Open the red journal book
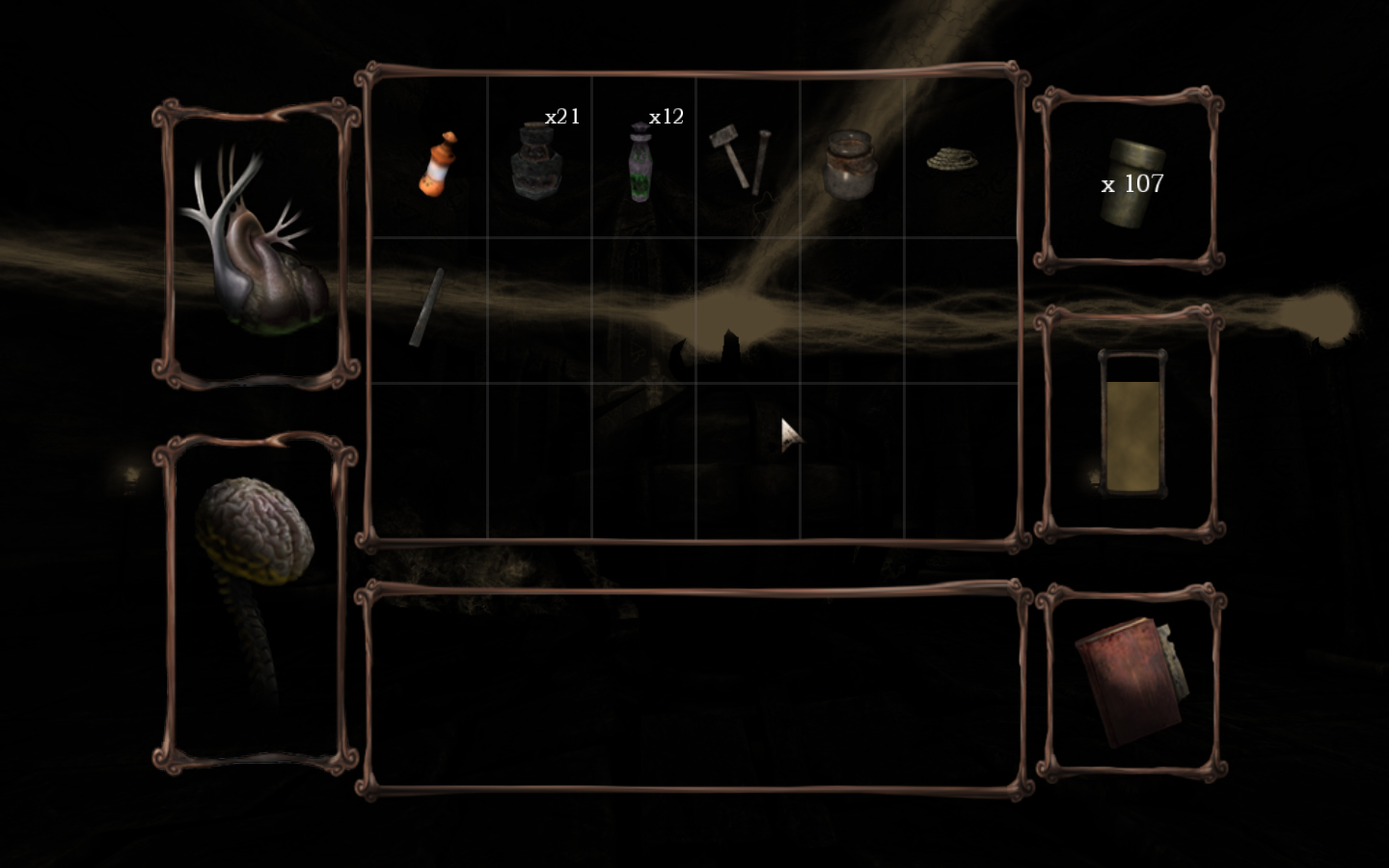 1129,682
